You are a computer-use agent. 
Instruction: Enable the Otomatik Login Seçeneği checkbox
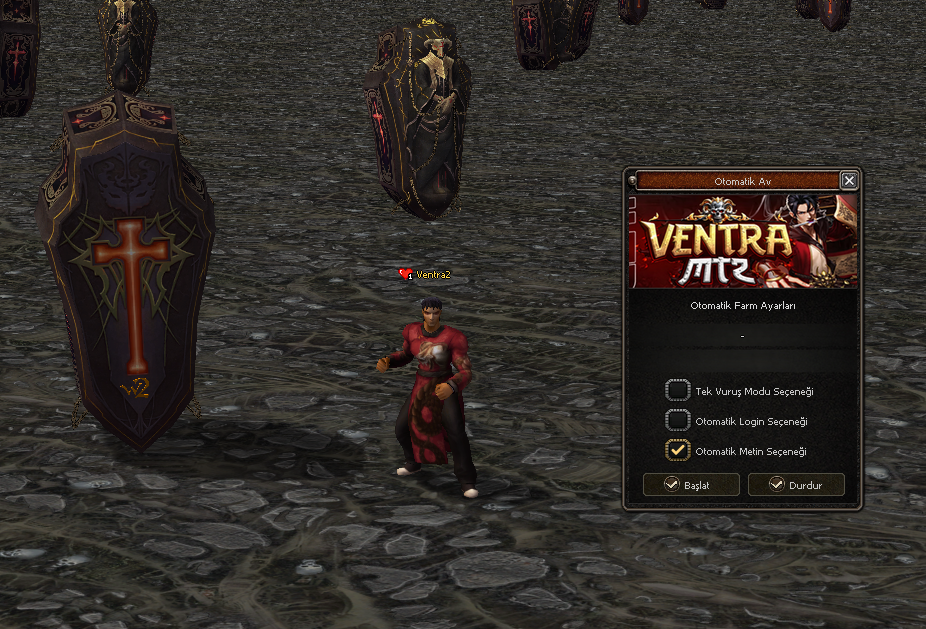coord(678,421)
